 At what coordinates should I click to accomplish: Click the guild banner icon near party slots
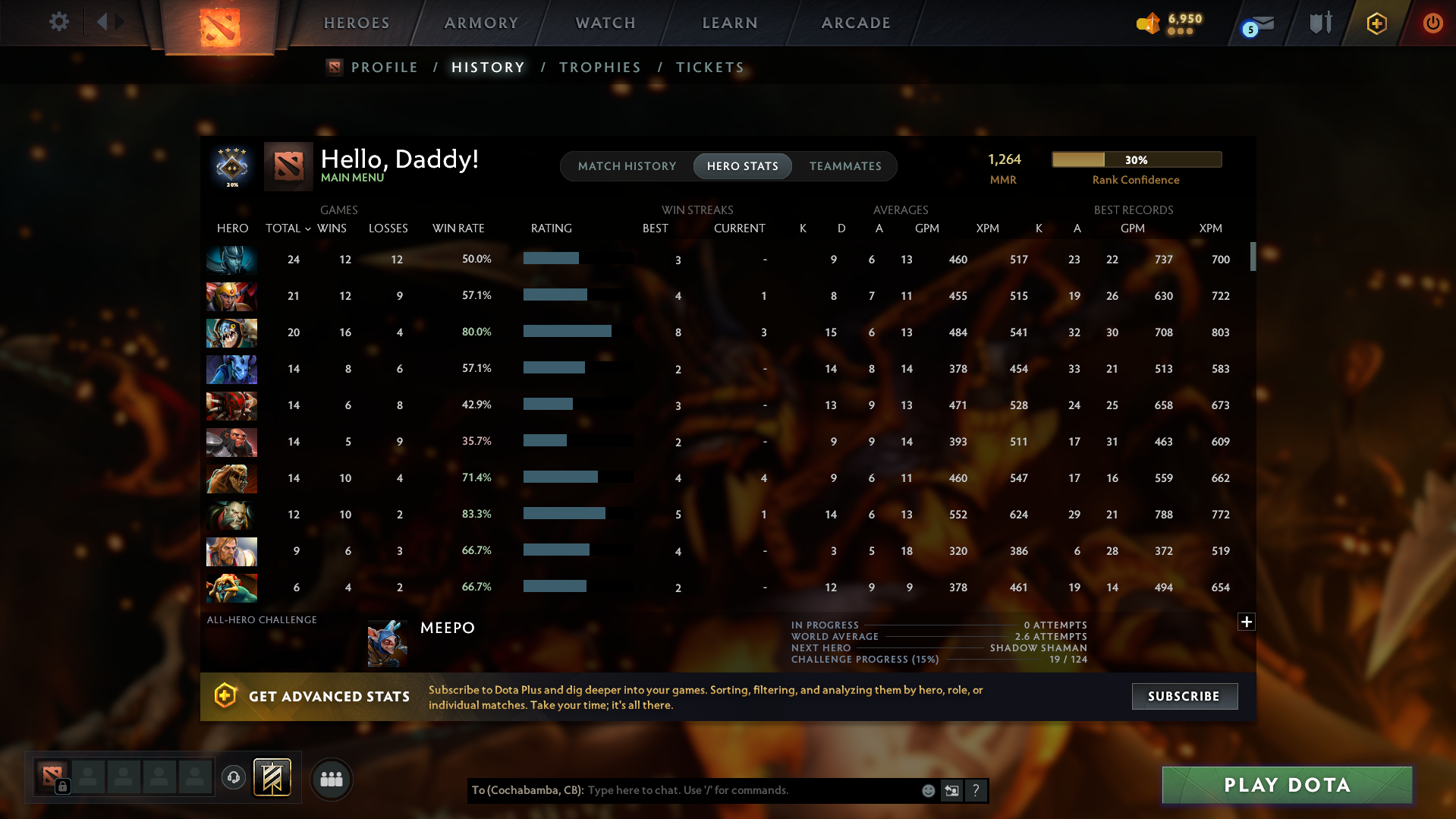pos(273,777)
